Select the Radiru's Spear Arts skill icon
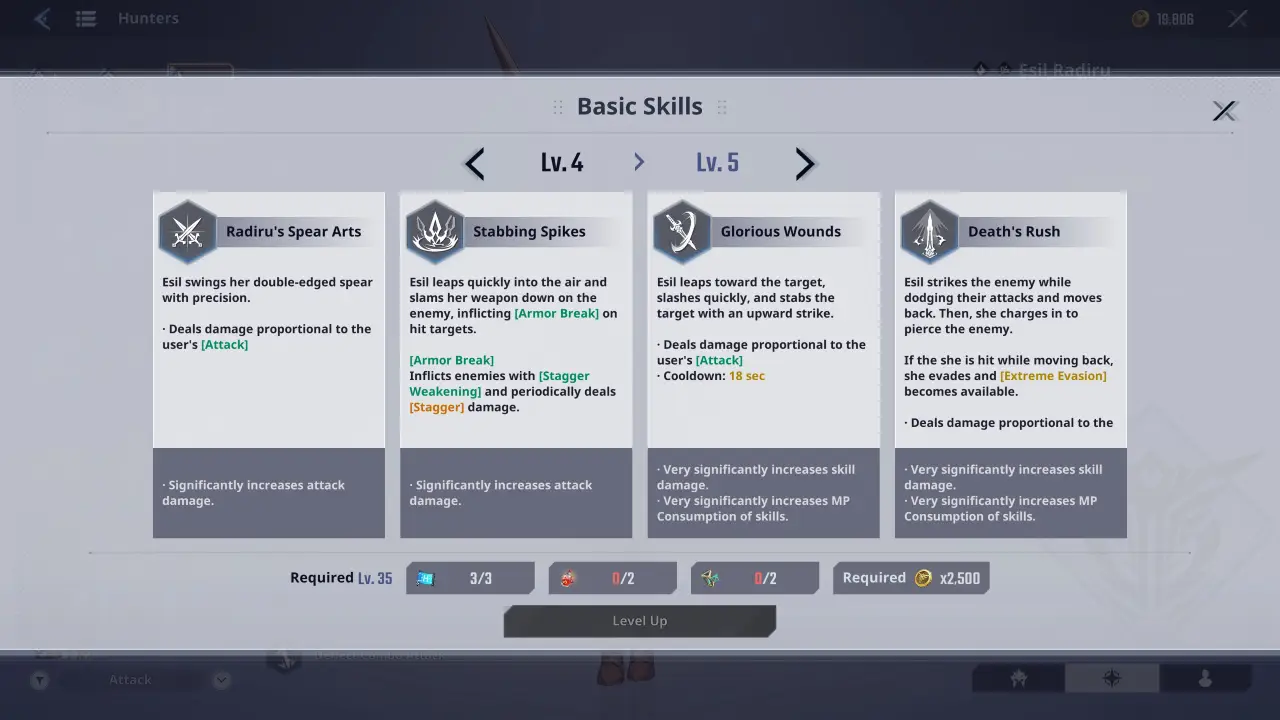Viewport: 1280px width, 720px height. (x=187, y=229)
